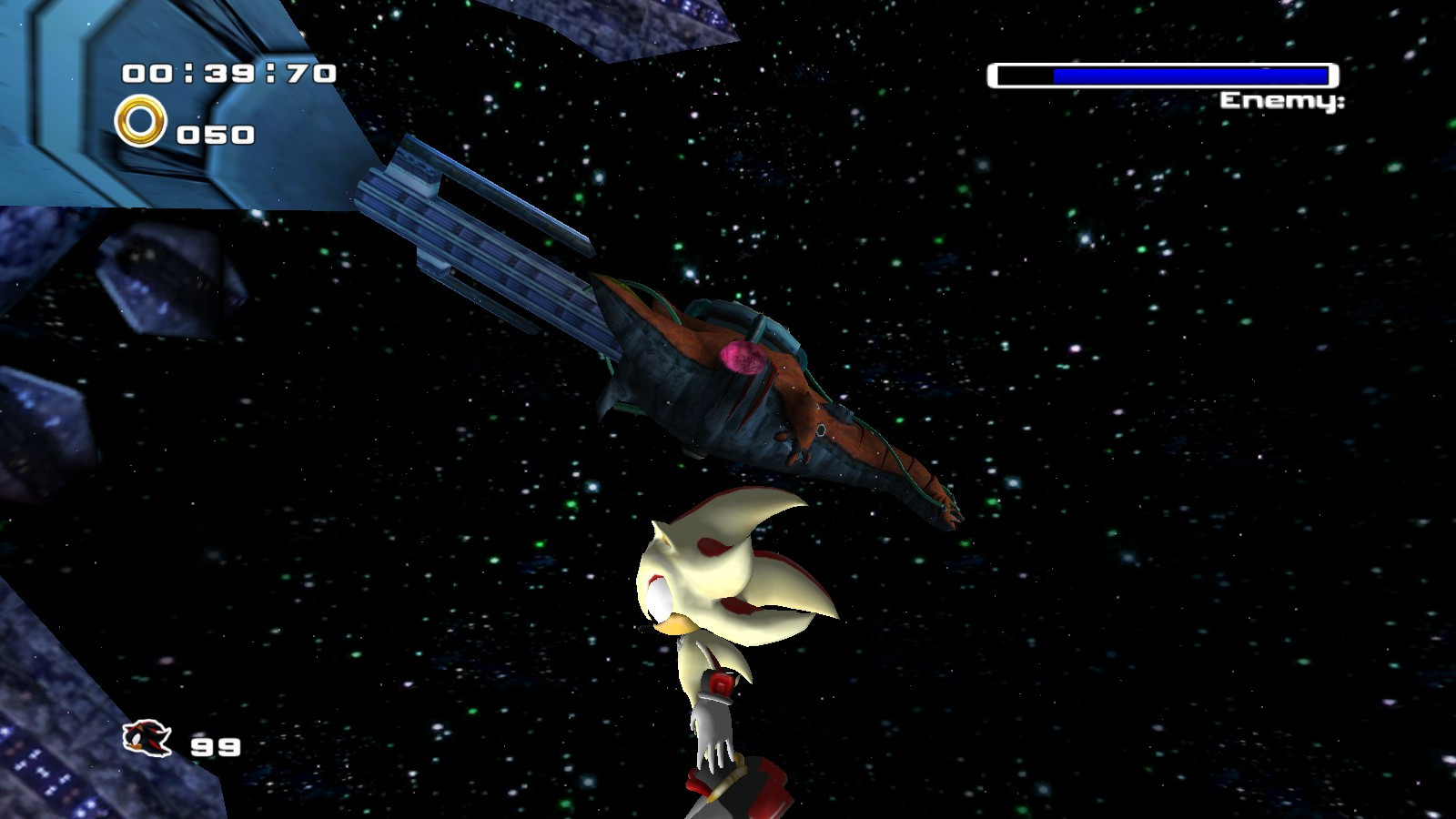Expand the Enemy status readout
Viewport: 1456px width, 819px height.
(1283, 100)
